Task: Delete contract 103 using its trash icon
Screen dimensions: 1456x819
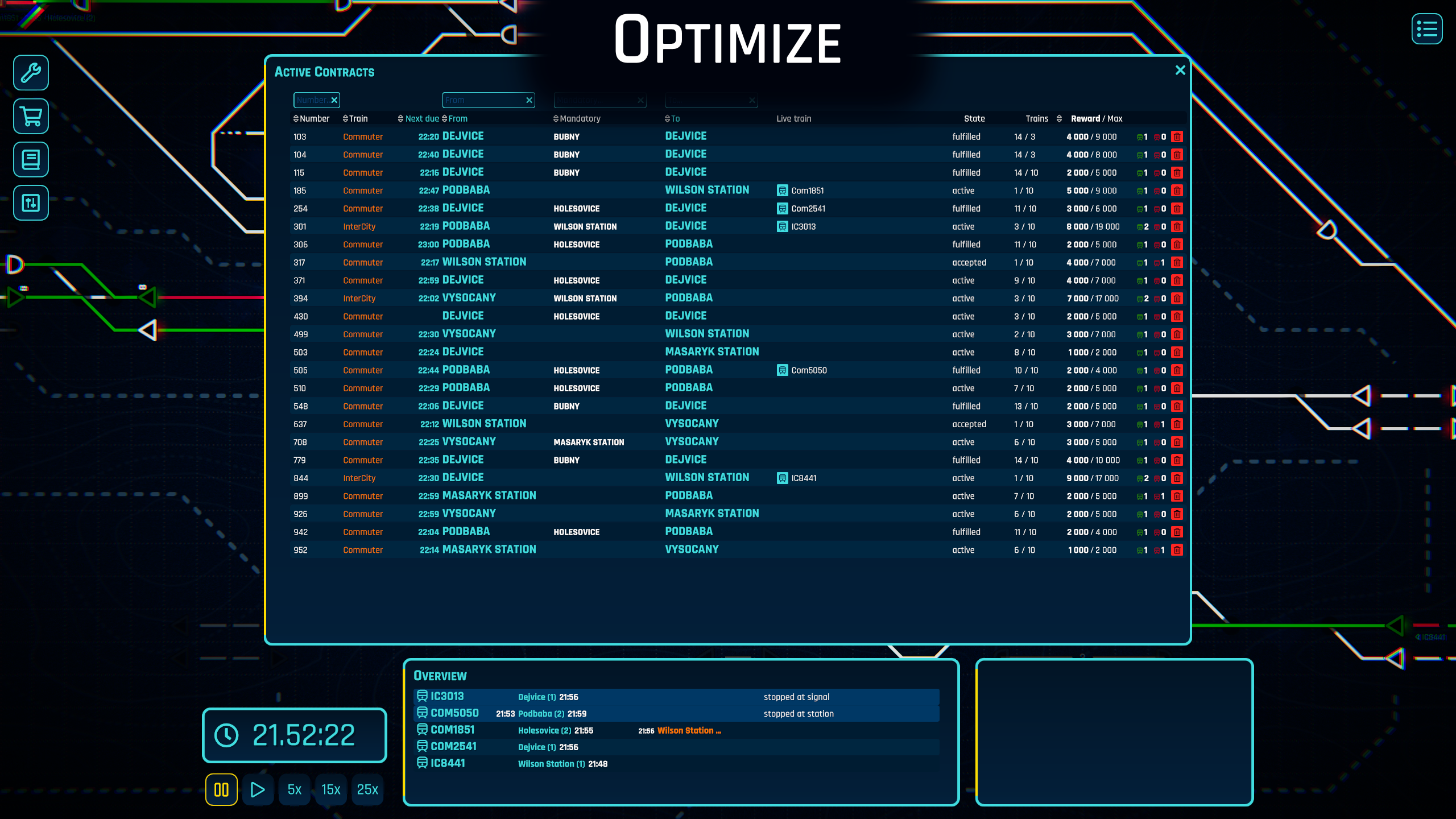Action: [x=1177, y=136]
